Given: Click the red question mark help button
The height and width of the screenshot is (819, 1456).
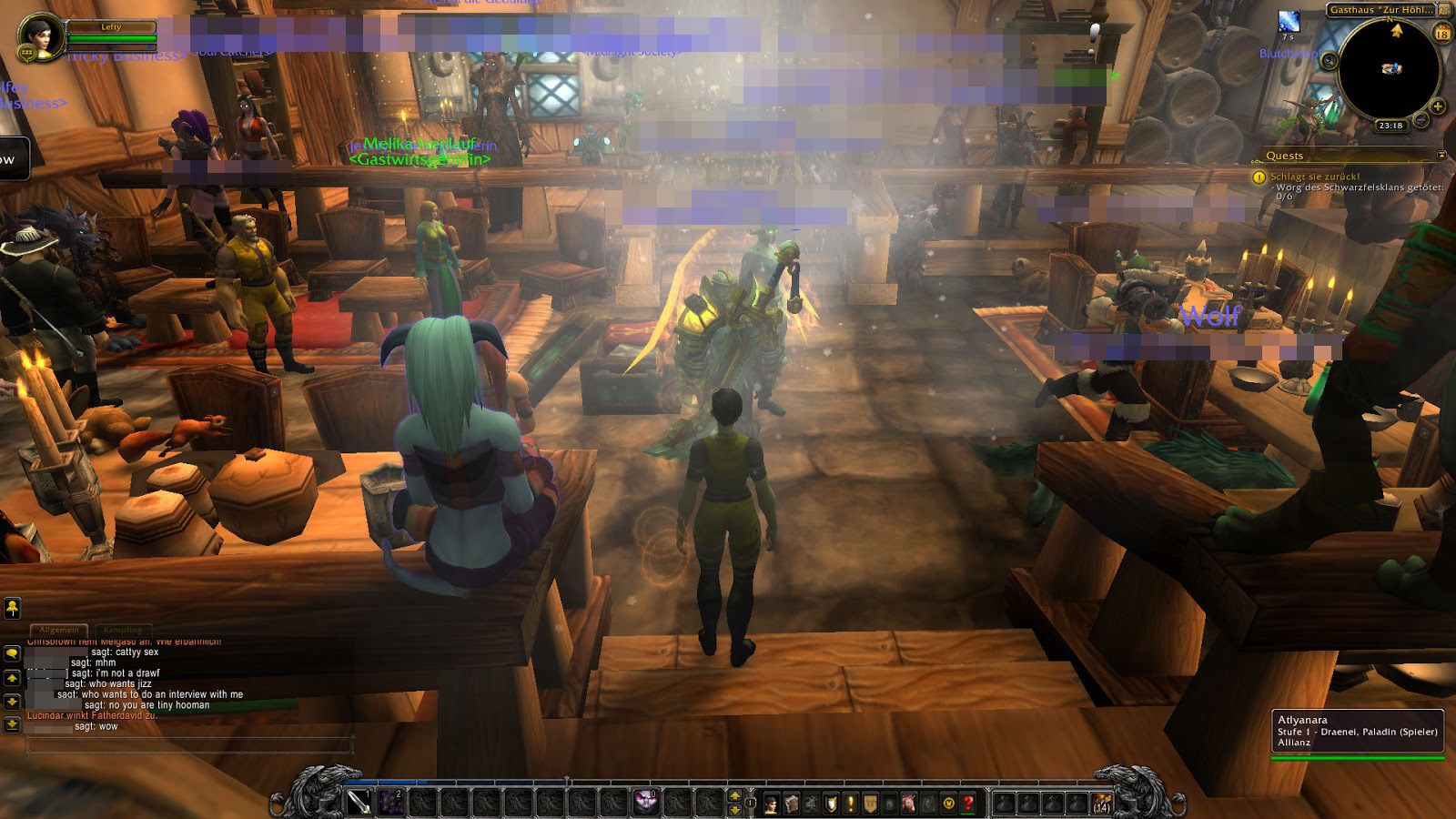Looking at the screenshot, I should click(968, 803).
